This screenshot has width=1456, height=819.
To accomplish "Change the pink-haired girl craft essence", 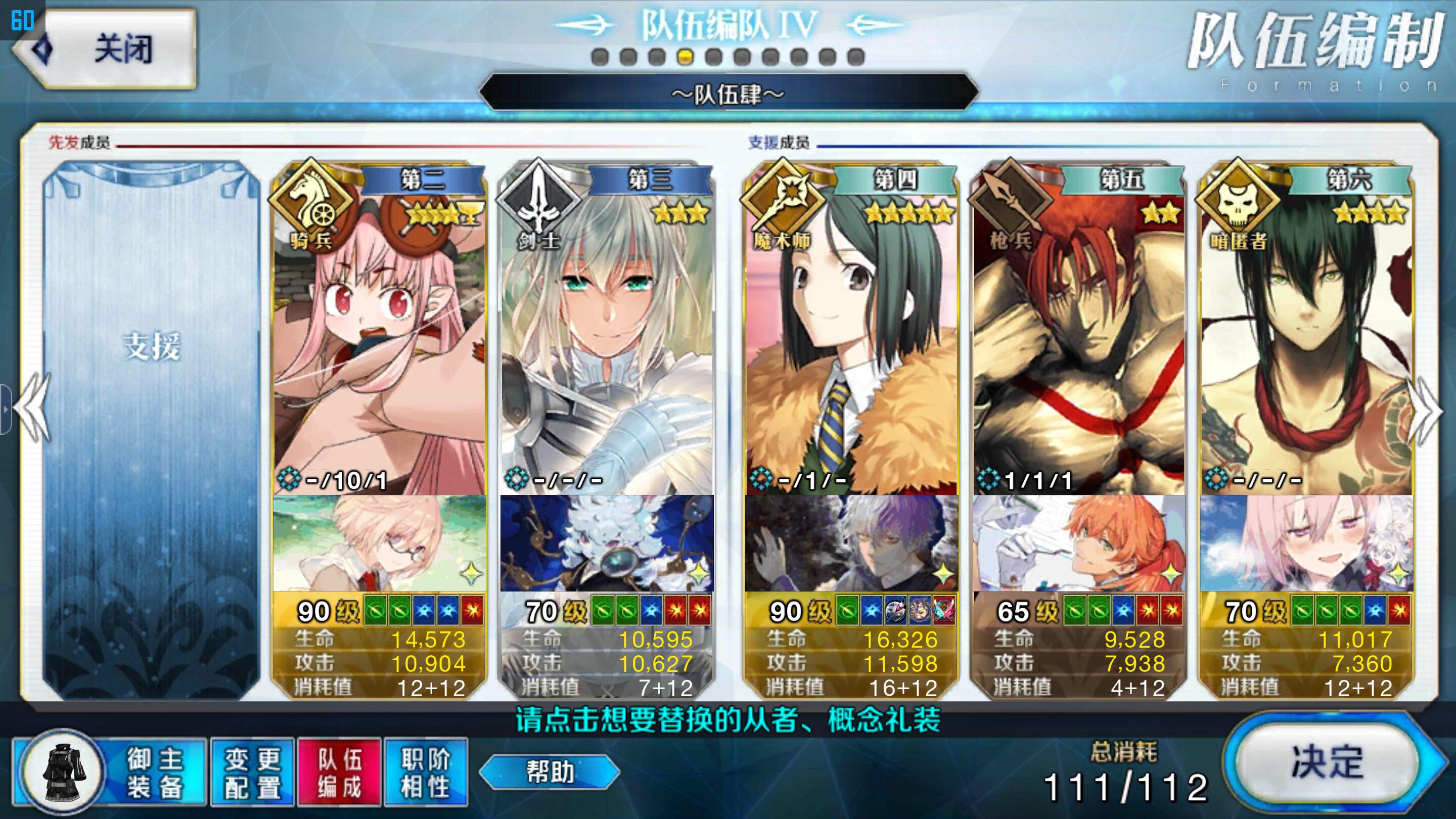I will point(1306,543).
